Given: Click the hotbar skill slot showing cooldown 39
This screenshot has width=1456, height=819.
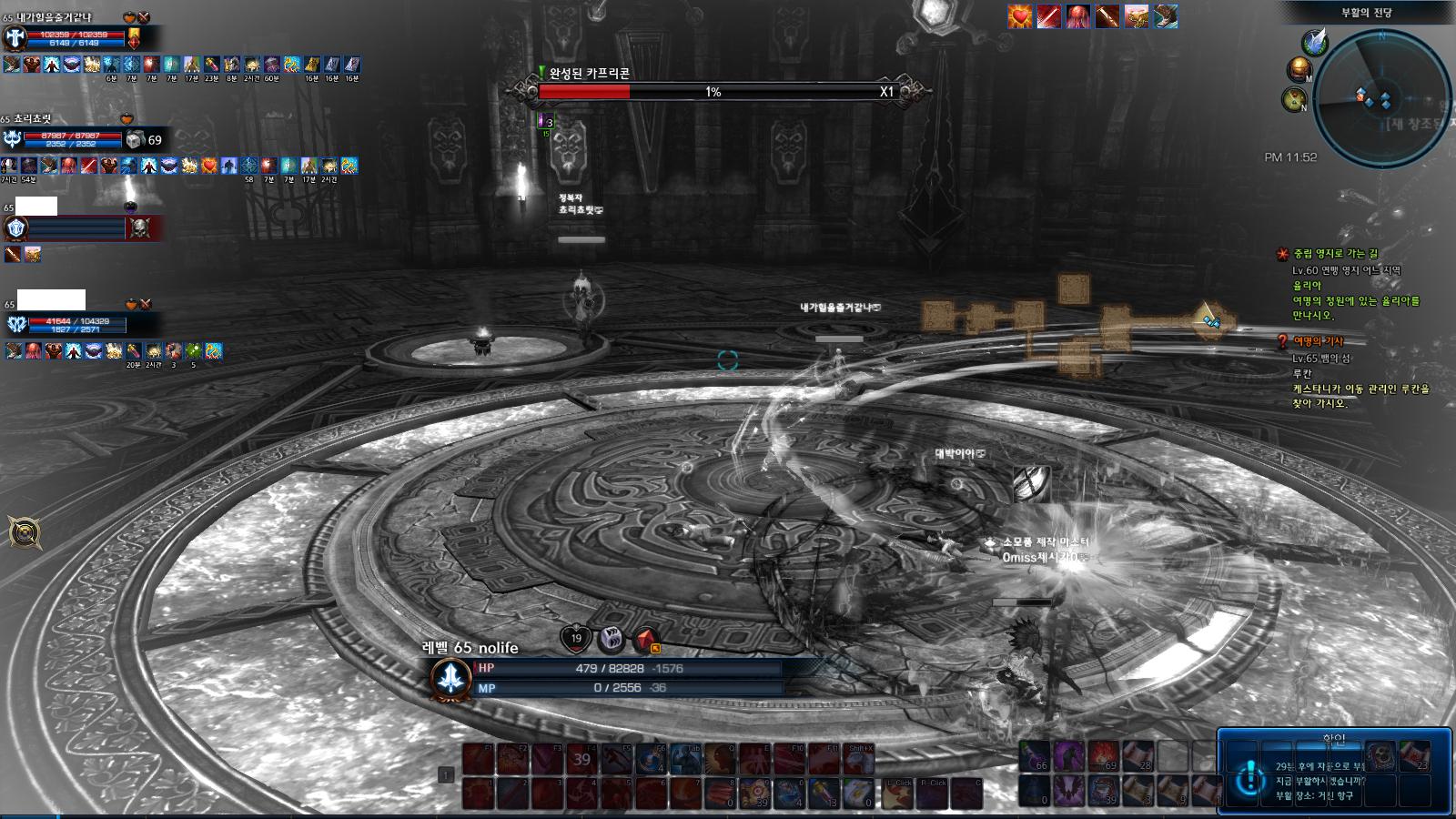Looking at the screenshot, I should [581, 759].
